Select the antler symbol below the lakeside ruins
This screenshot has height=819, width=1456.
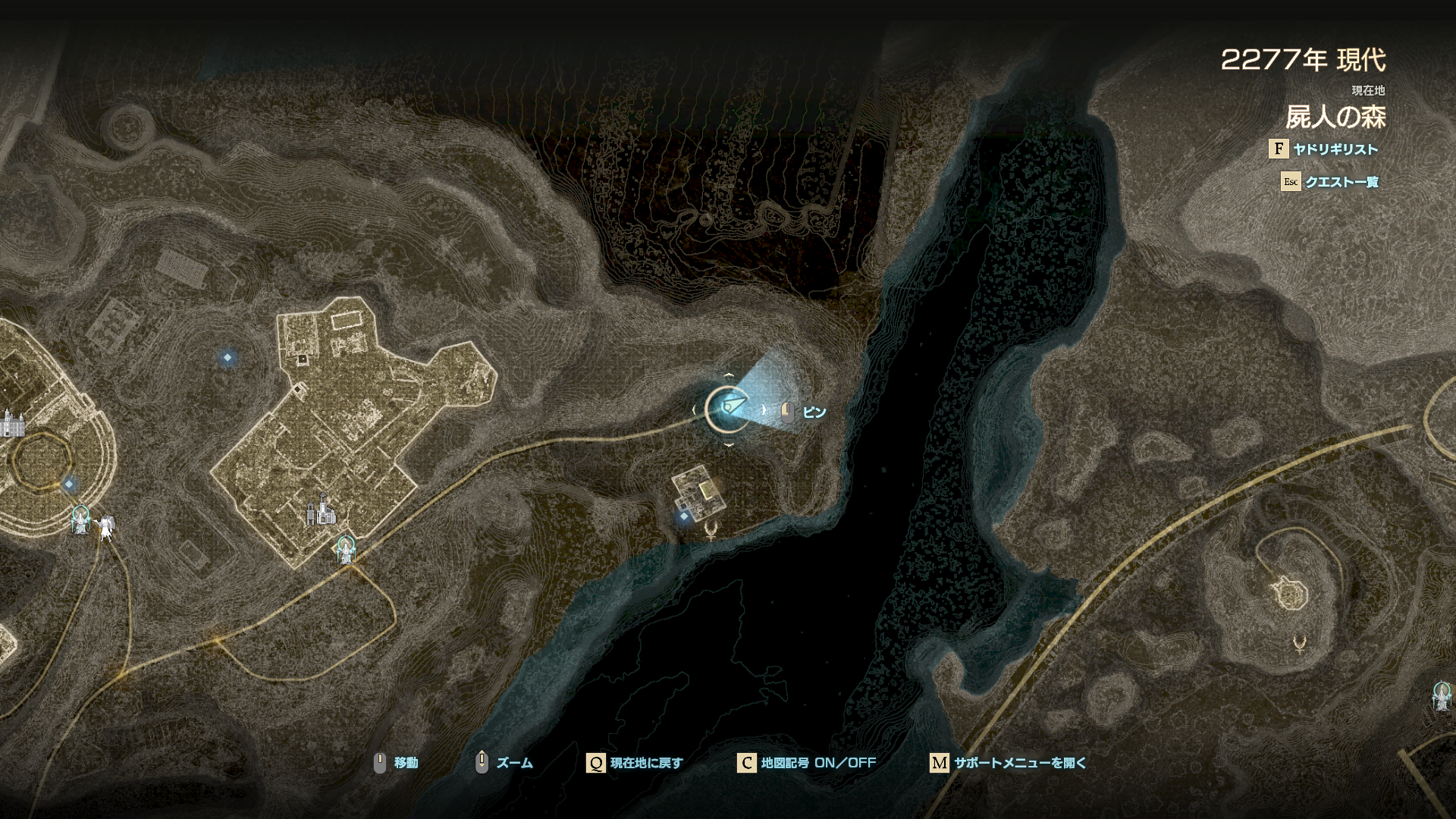[x=711, y=529]
